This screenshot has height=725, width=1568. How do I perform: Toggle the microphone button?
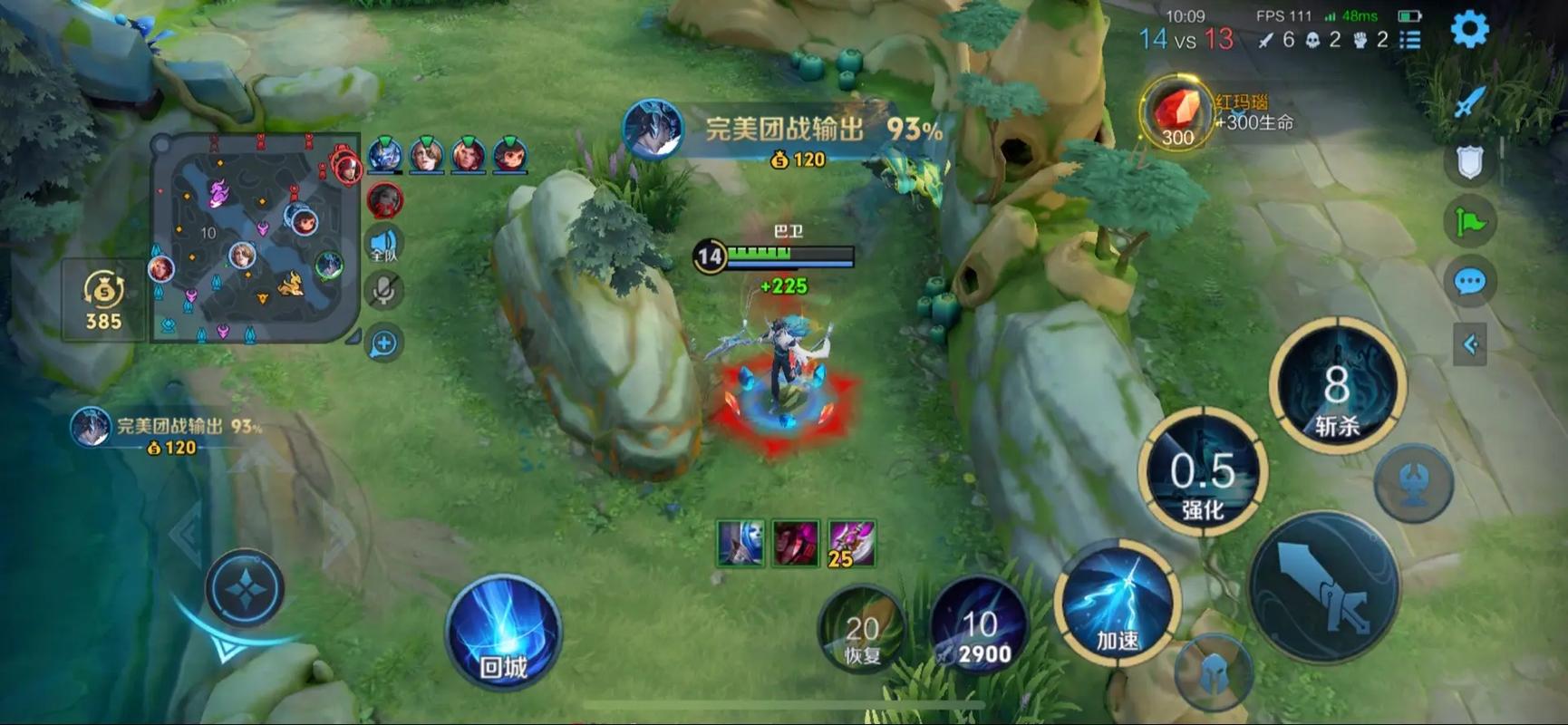point(384,291)
